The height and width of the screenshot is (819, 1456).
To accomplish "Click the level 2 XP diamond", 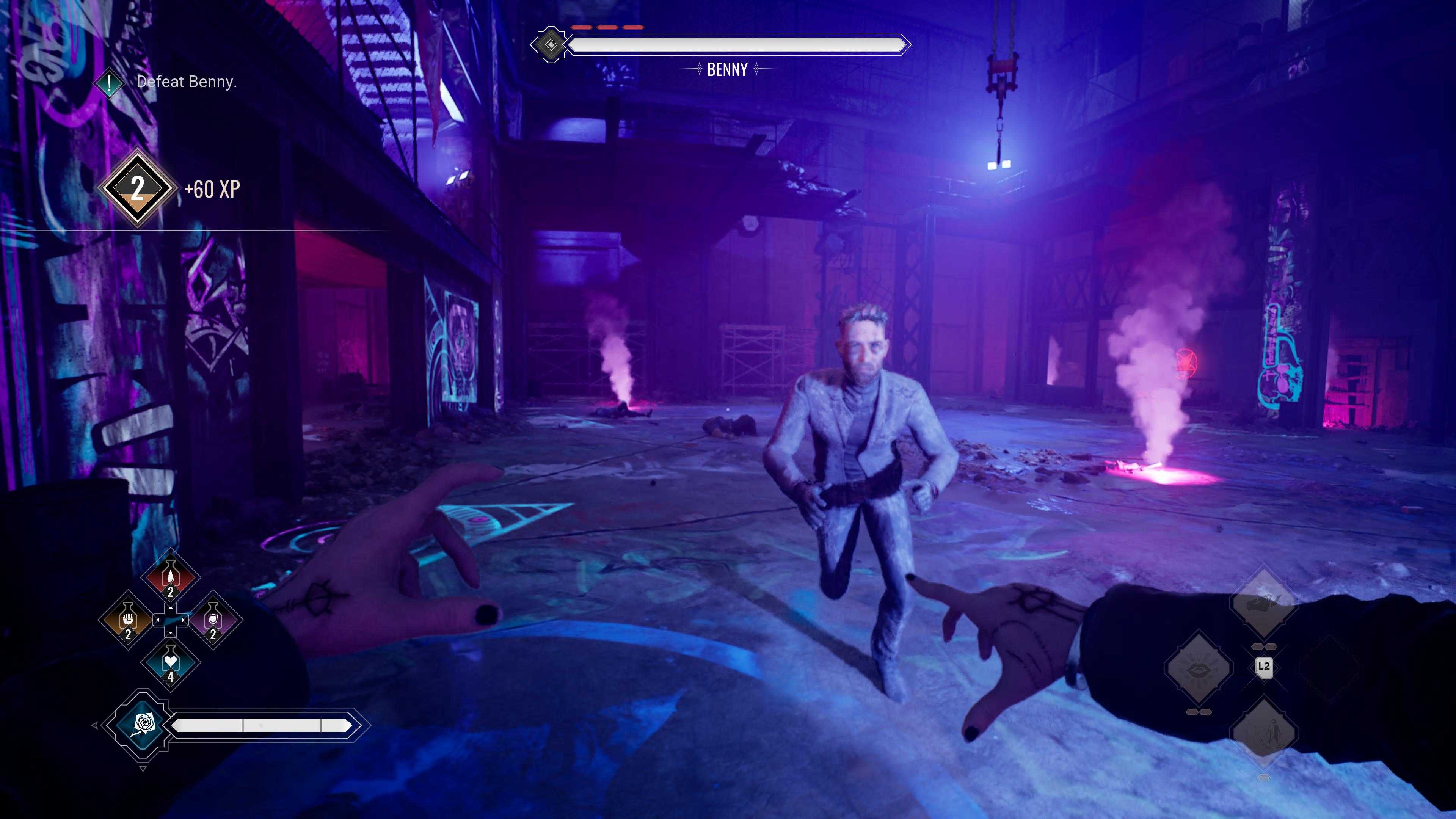I will click(x=137, y=188).
